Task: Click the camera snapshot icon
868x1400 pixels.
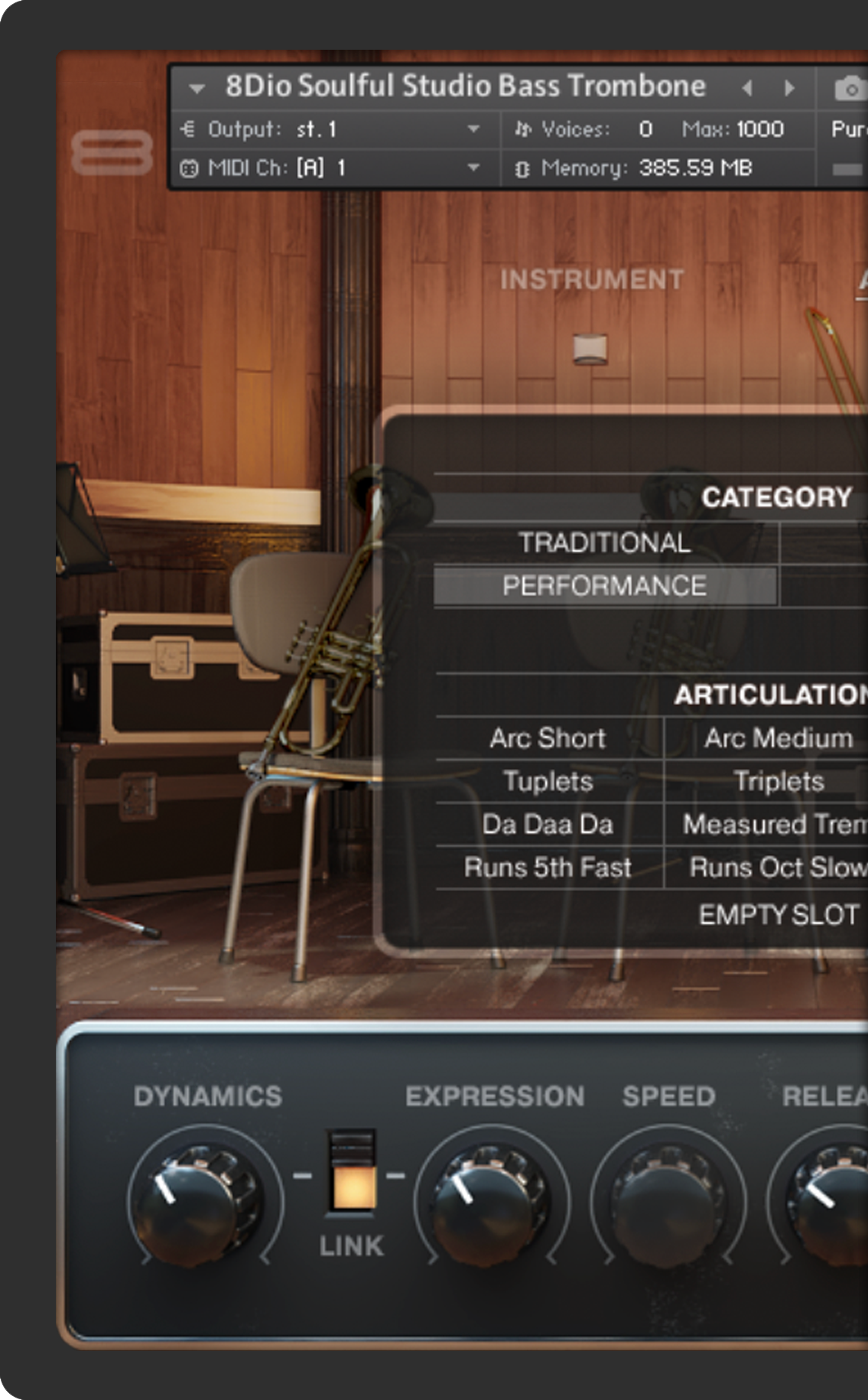Action: coord(850,89)
